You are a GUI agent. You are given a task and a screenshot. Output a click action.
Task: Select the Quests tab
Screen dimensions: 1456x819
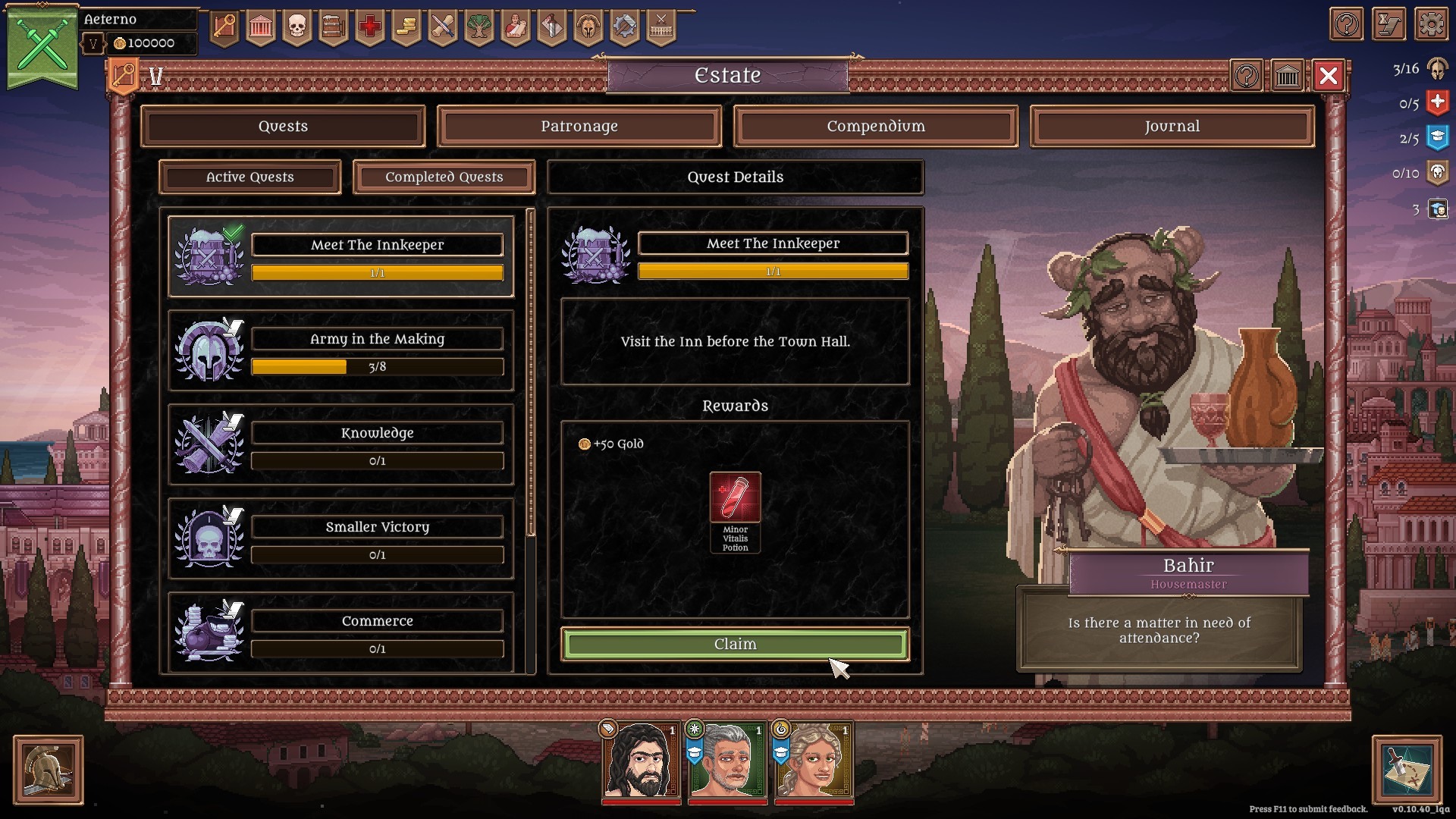point(283,127)
